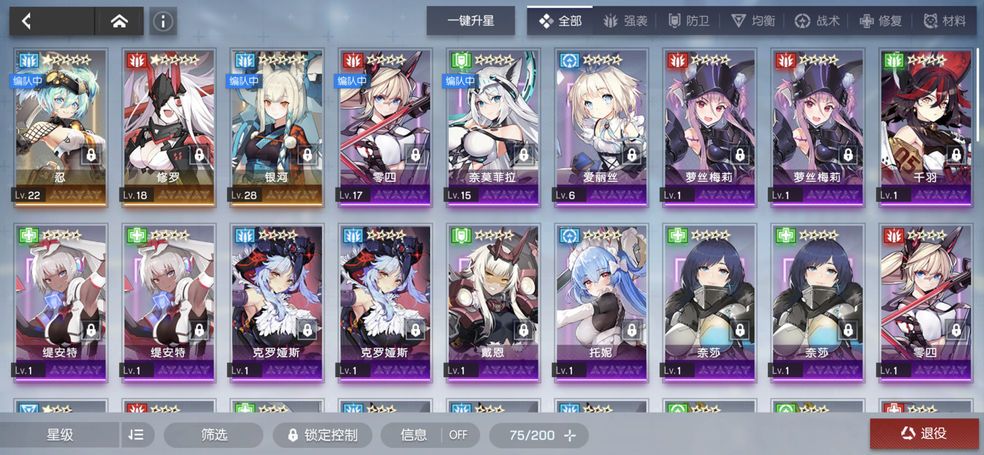Viewport: 984px width, 455px height.
Task: Toggle the sort order icon
Action: coord(137,435)
